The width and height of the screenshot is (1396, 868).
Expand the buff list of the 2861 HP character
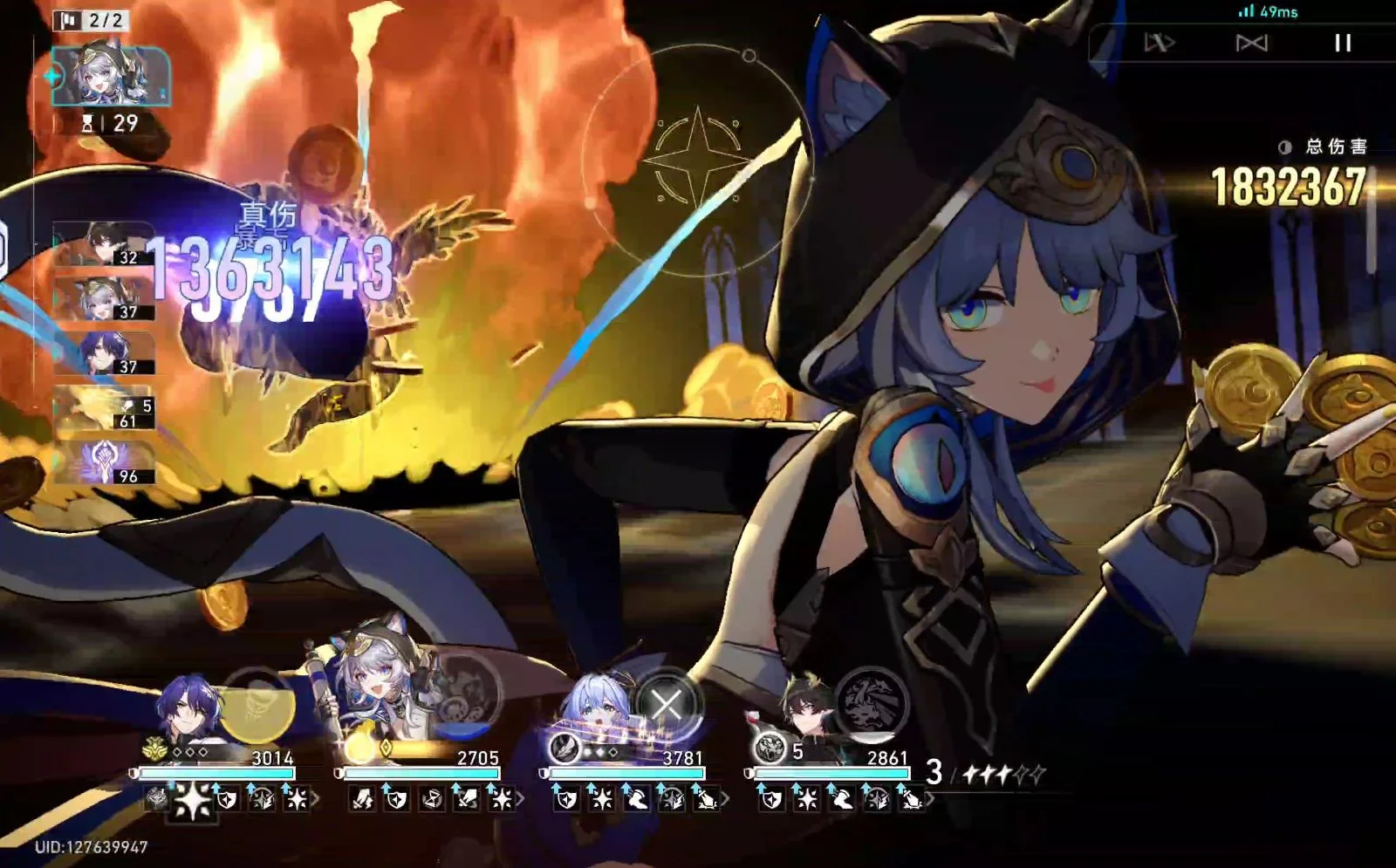pos(930,798)
